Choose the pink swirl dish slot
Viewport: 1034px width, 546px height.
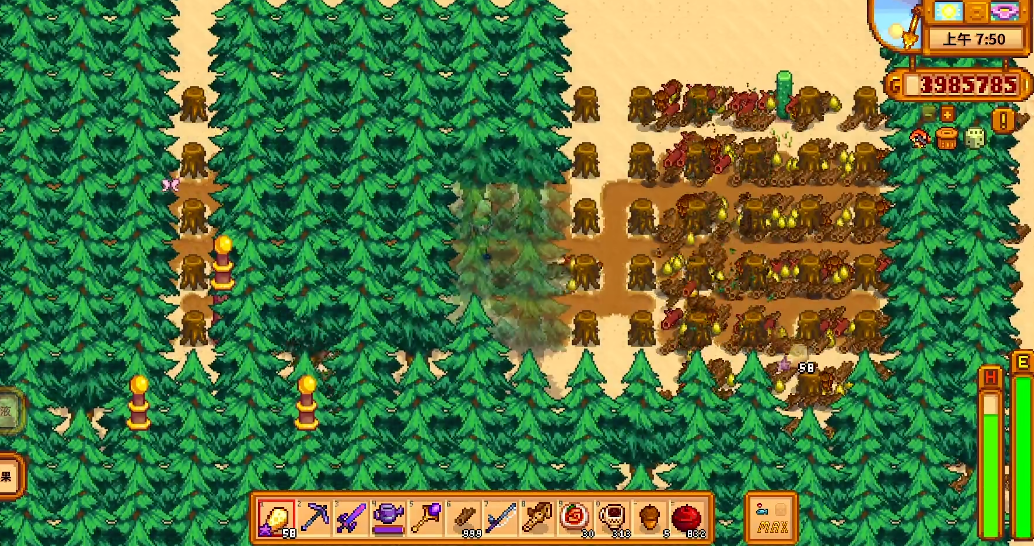coord(575,518)
